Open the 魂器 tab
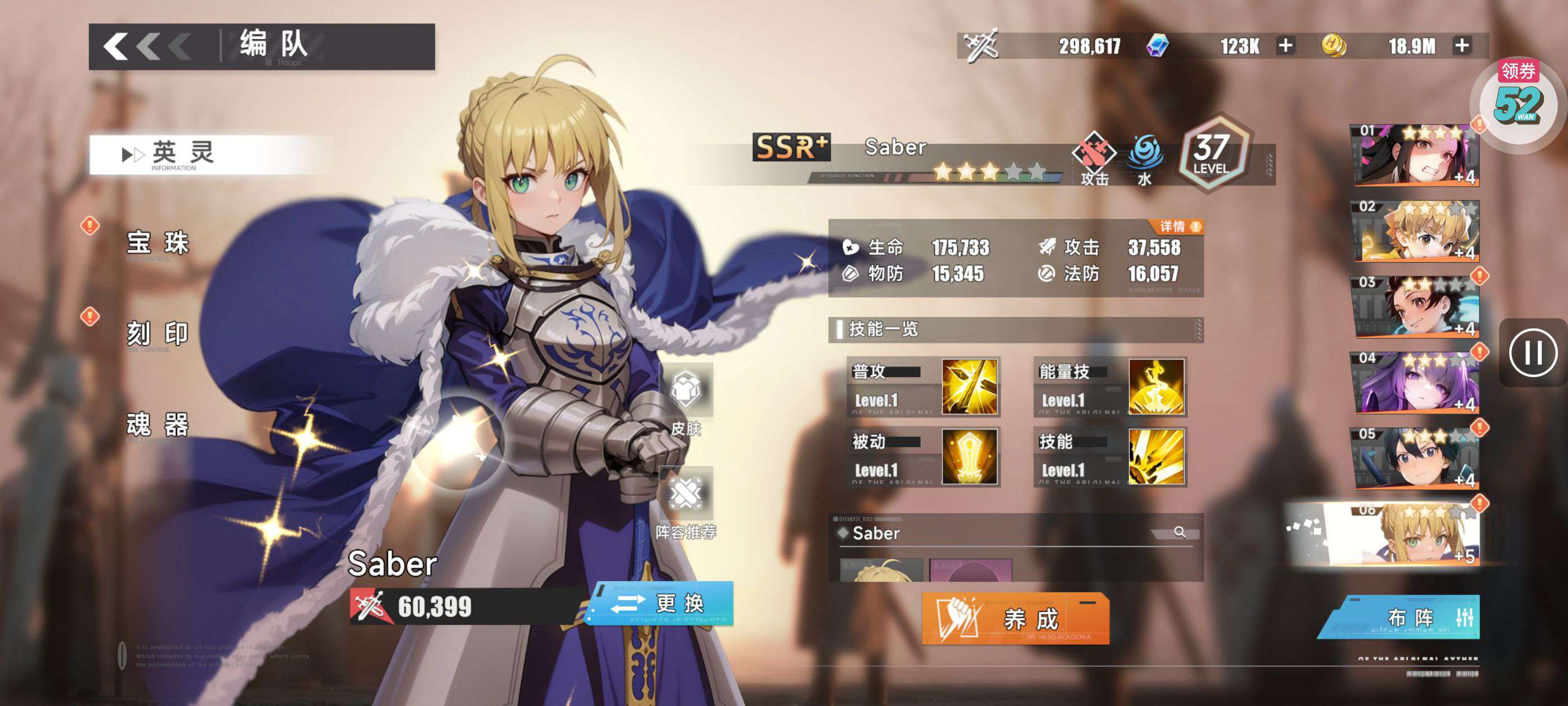The width and height of the screenshot is (1568, 706). 158,425
